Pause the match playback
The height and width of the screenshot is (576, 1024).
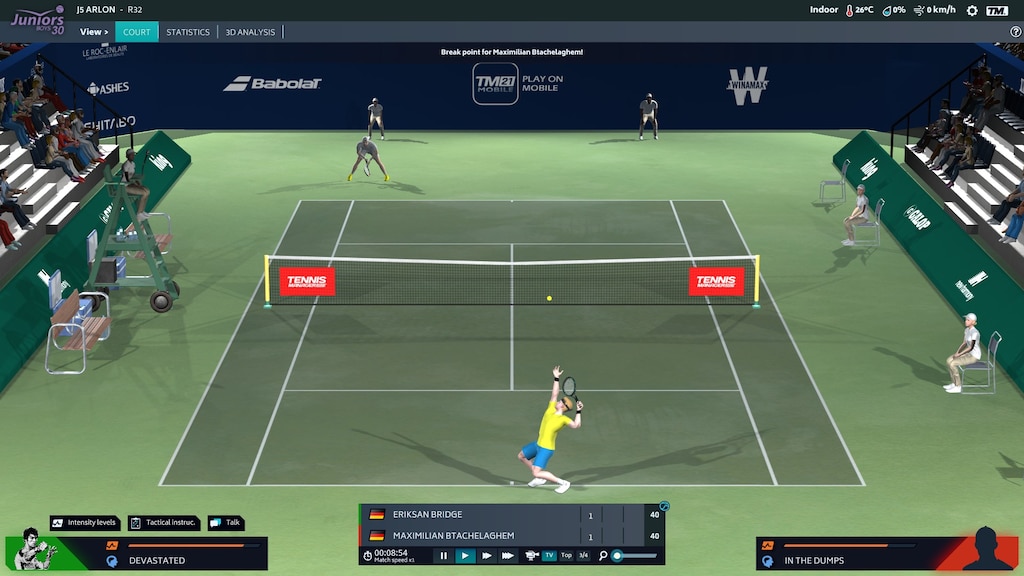pos(444,555)
